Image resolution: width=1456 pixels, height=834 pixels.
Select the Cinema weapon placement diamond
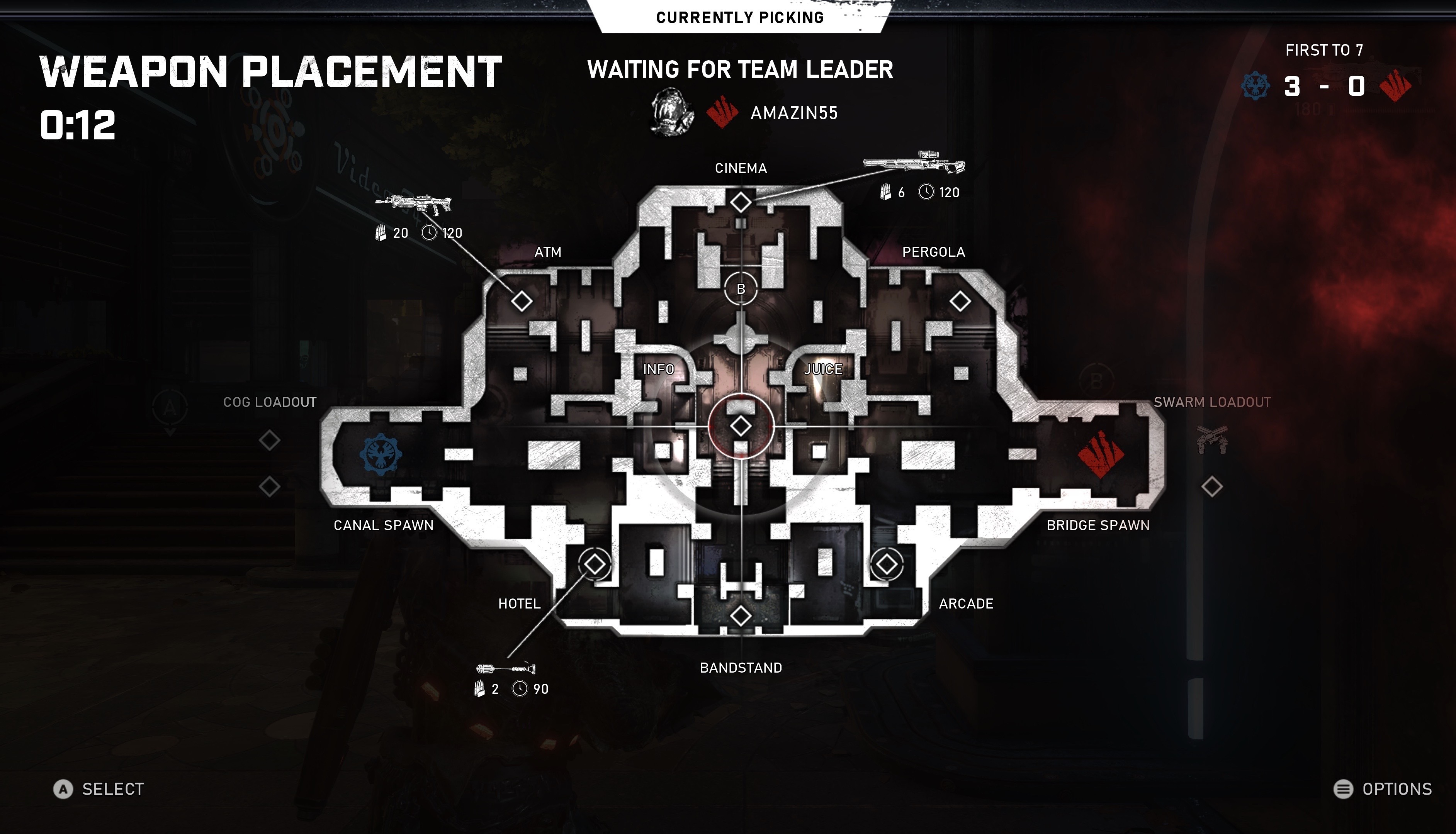[740, 202]
